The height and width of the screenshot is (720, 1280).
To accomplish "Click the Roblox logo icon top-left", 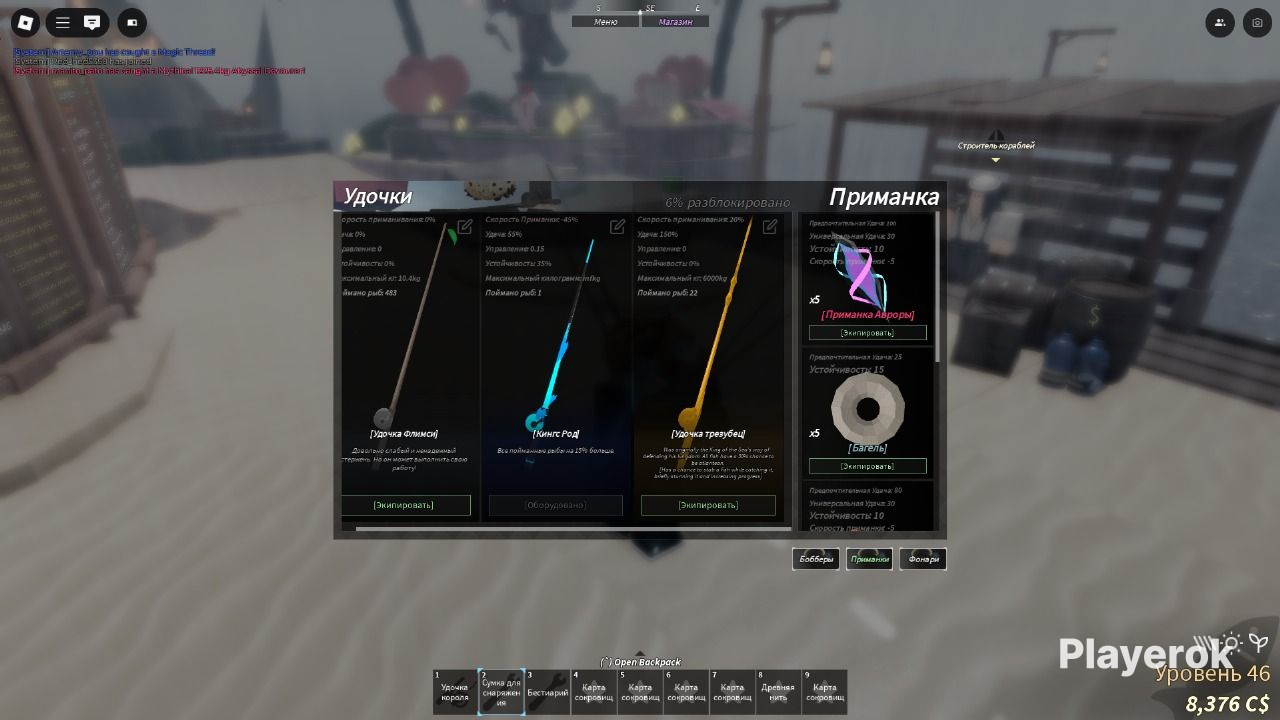I will point(24,22).
